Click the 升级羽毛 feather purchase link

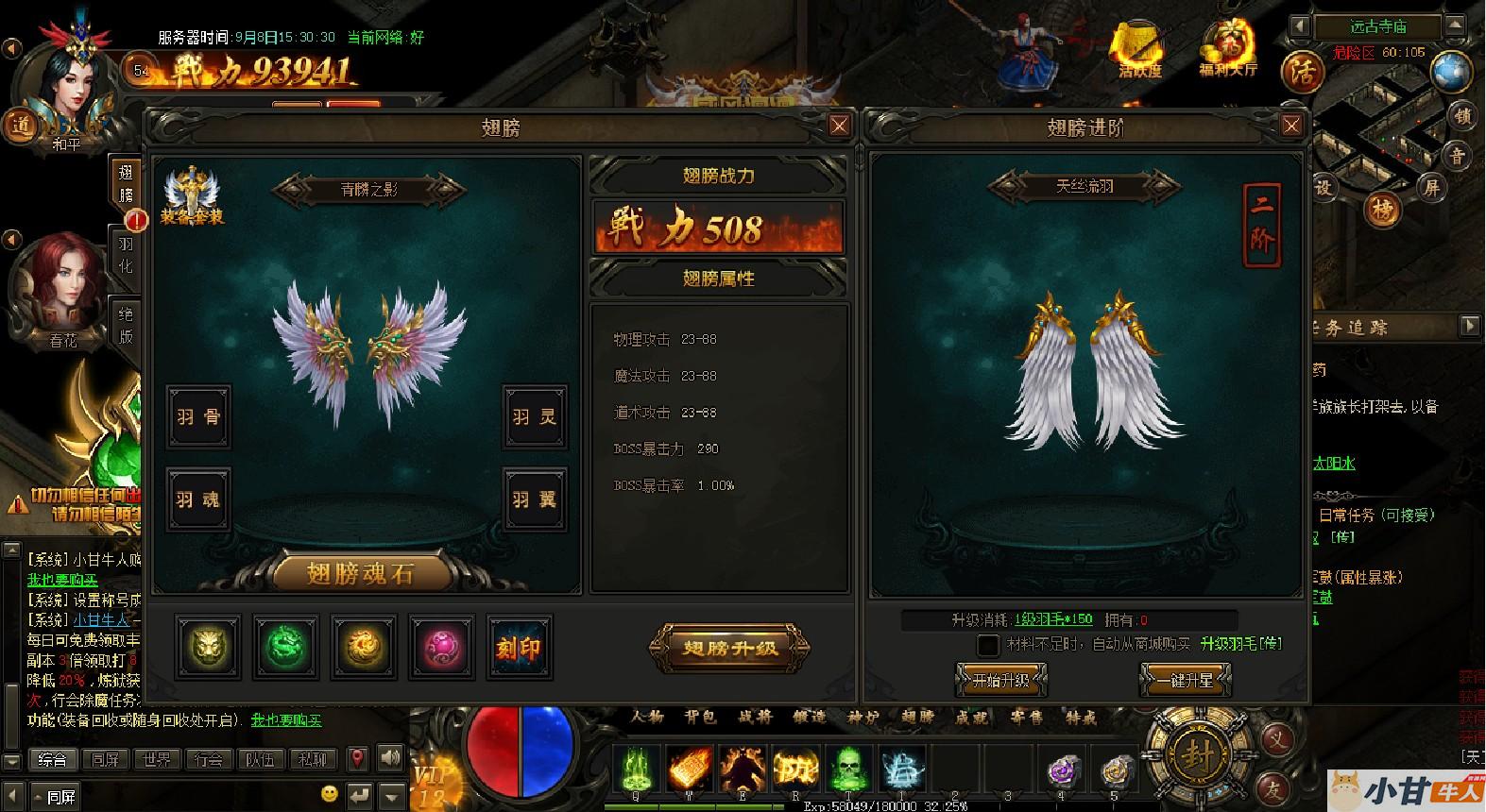1240,644
